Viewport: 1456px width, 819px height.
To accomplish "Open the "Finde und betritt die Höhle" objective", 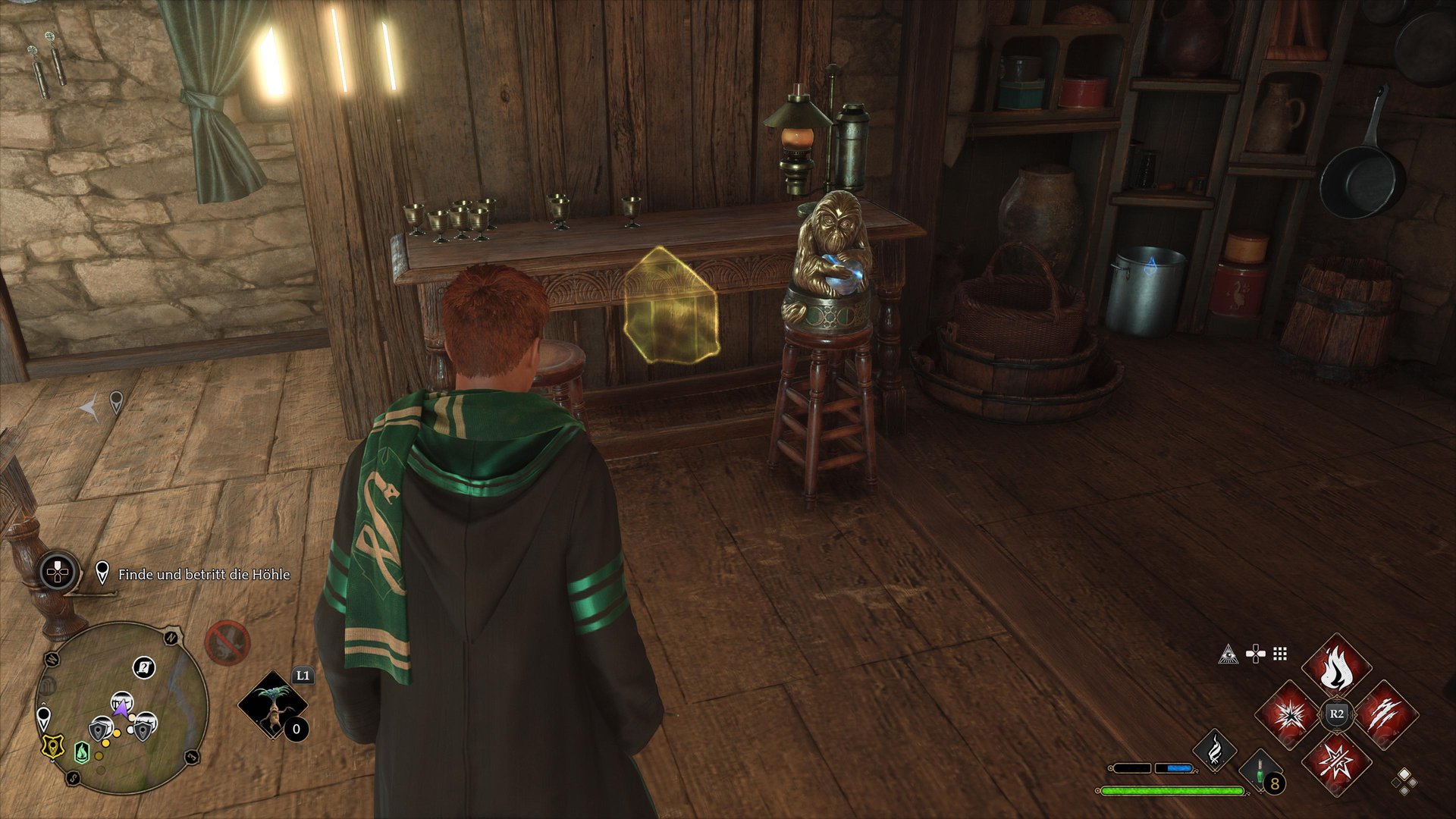I will tap(203, 575).
